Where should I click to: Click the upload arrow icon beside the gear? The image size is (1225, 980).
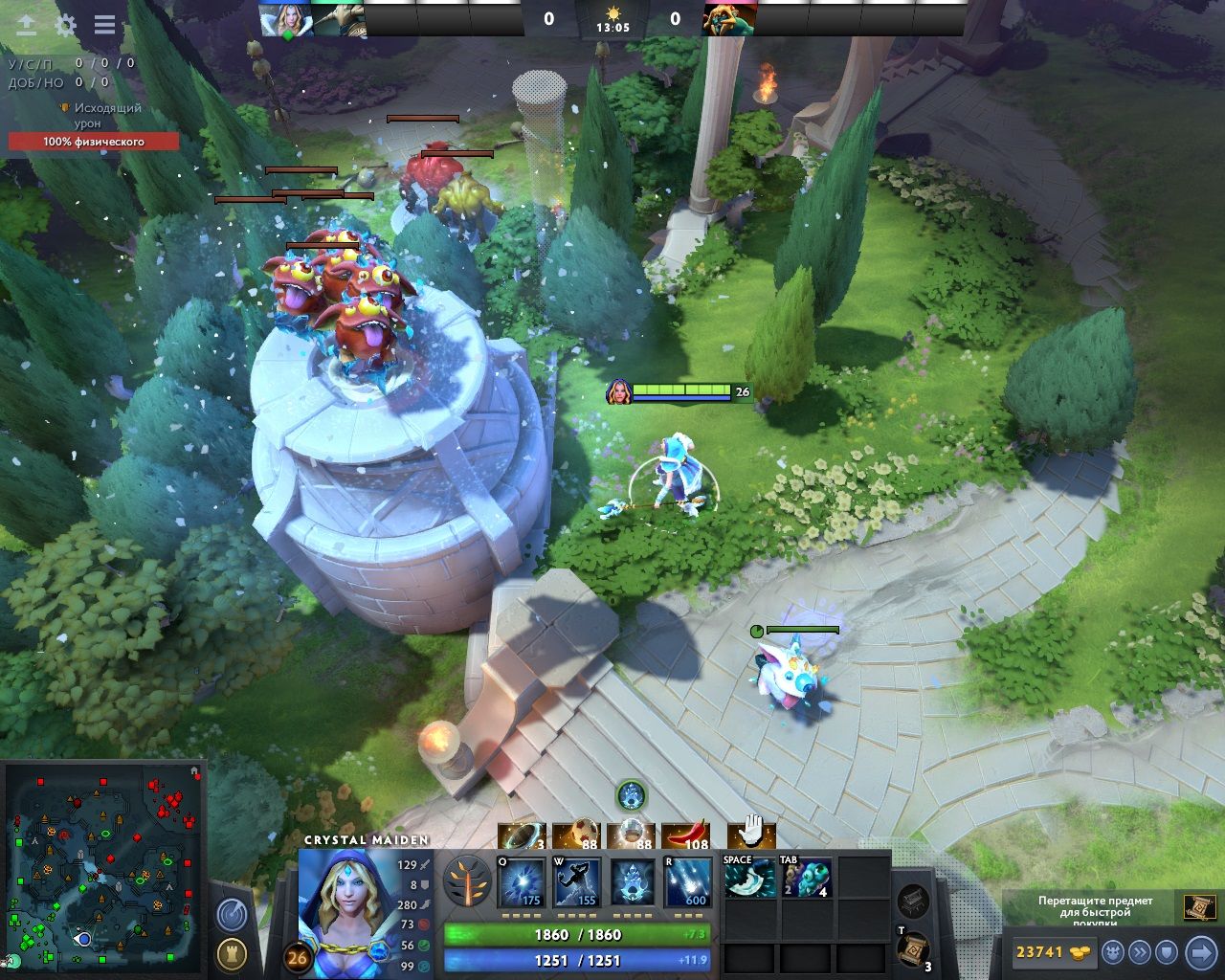[26, 26]
